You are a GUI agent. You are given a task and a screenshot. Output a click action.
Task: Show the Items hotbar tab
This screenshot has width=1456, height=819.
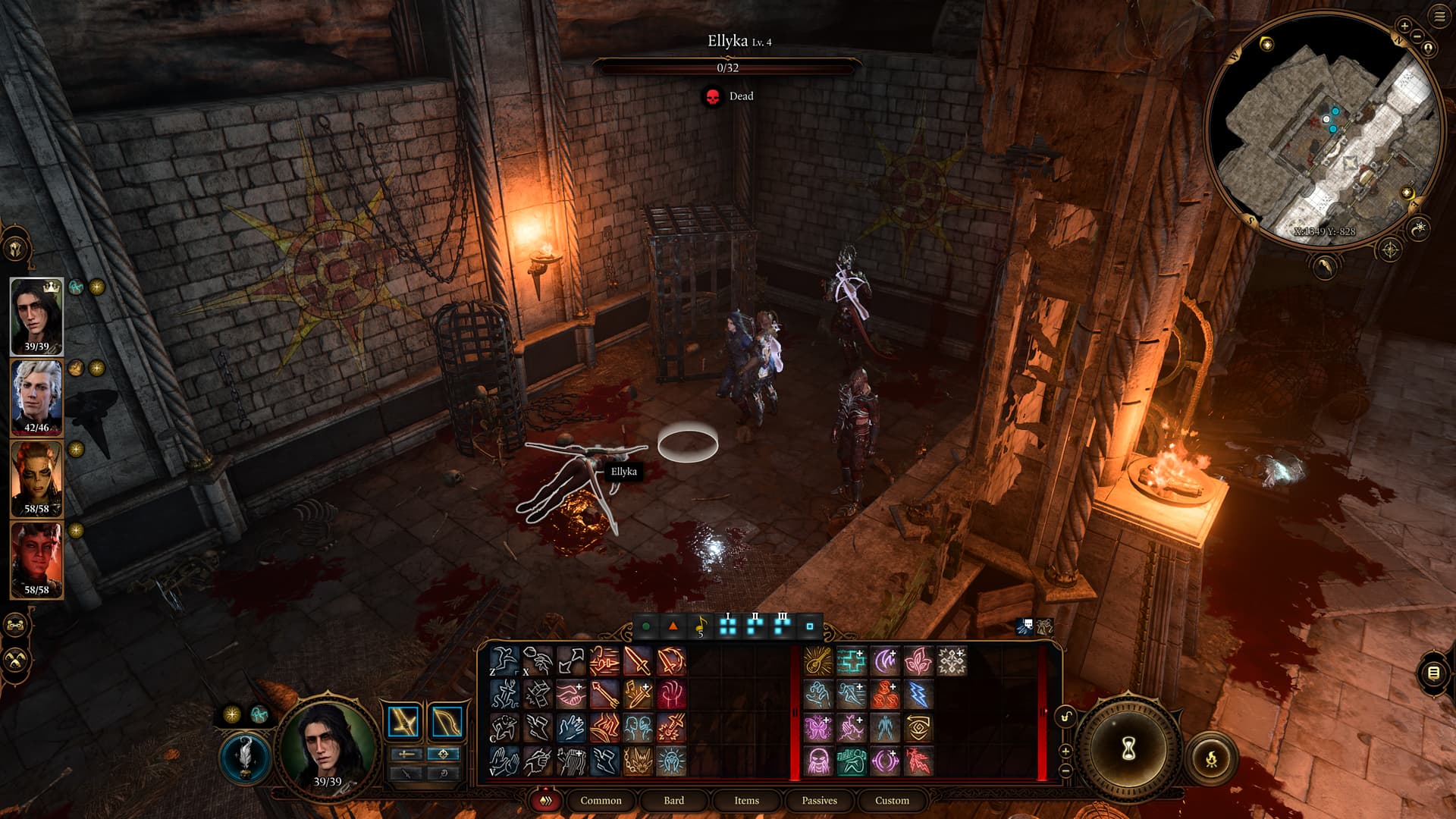[746, 800]
